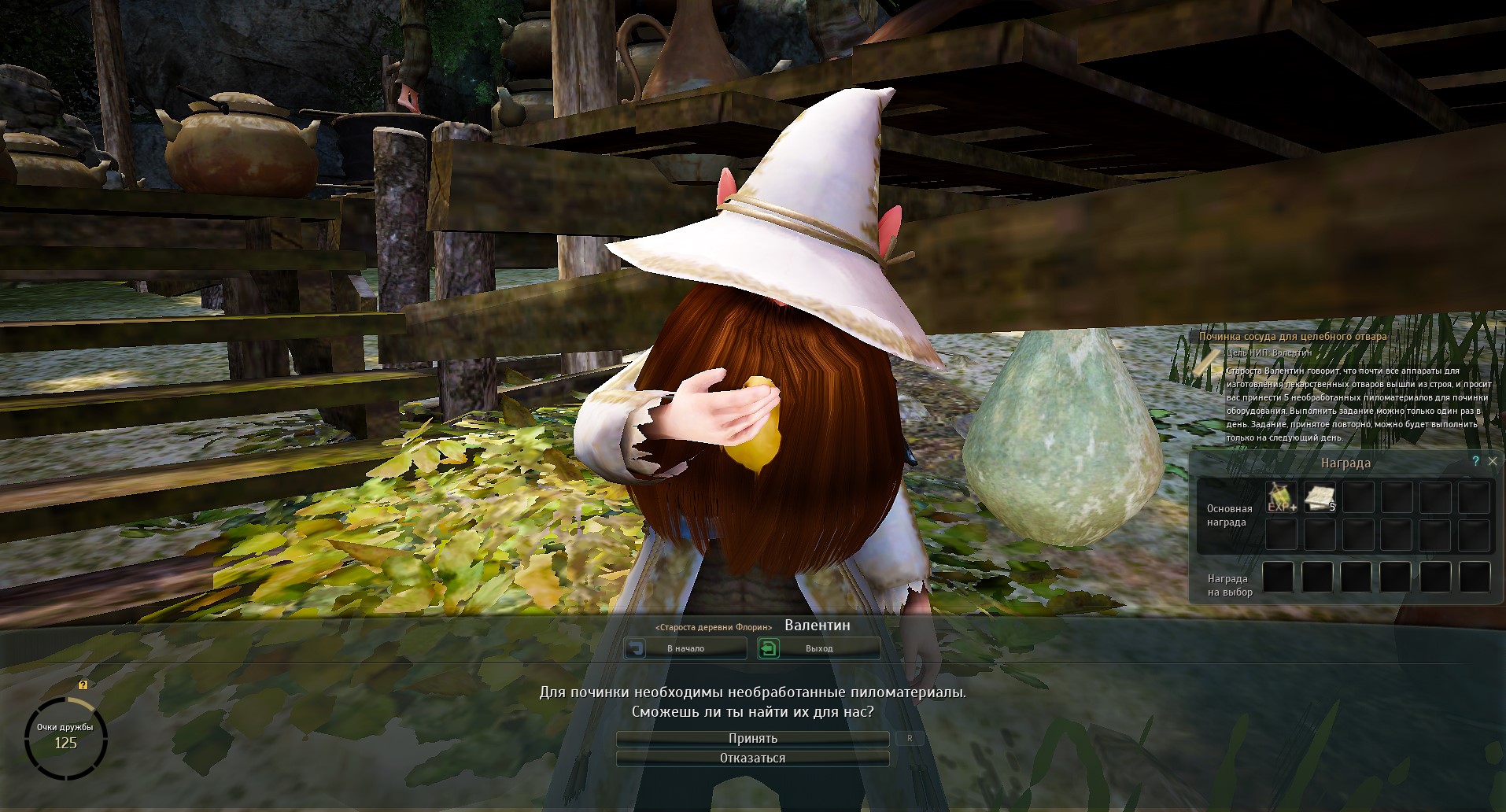Close the Награда reward panel

1492,462
